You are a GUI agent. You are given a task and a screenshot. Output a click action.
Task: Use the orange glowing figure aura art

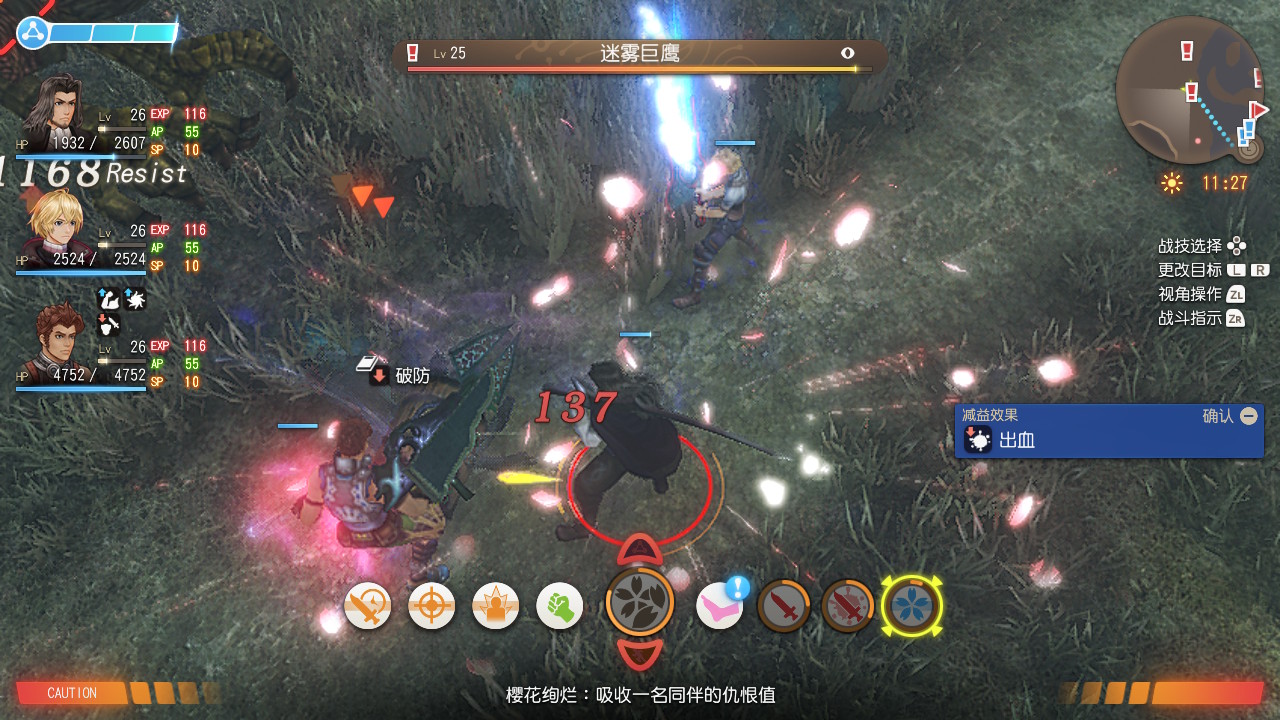click(x=495, y=606)
